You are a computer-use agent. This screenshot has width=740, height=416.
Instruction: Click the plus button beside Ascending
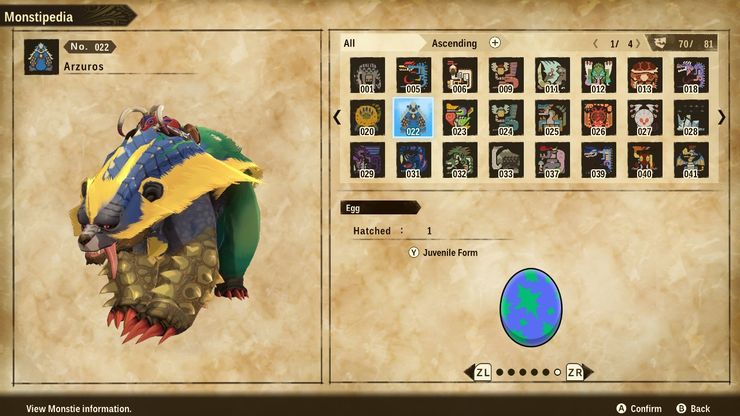(495, 43)
